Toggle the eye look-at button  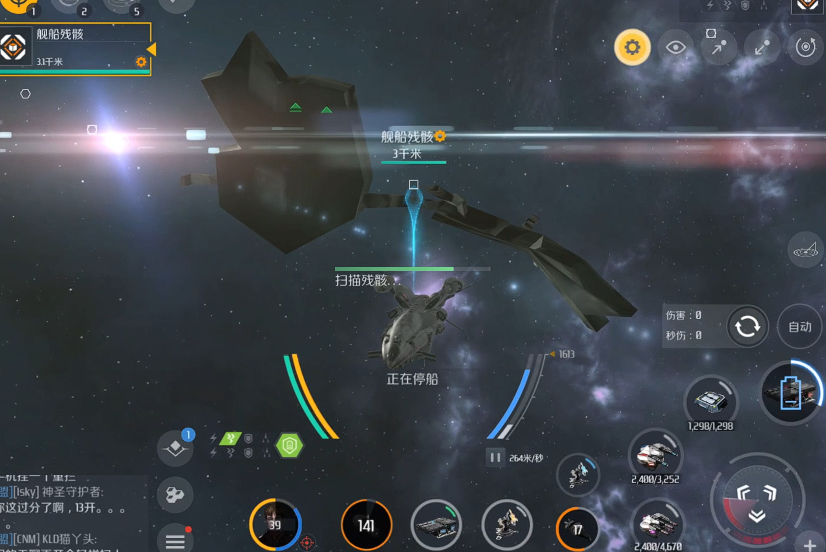[677, 47]
